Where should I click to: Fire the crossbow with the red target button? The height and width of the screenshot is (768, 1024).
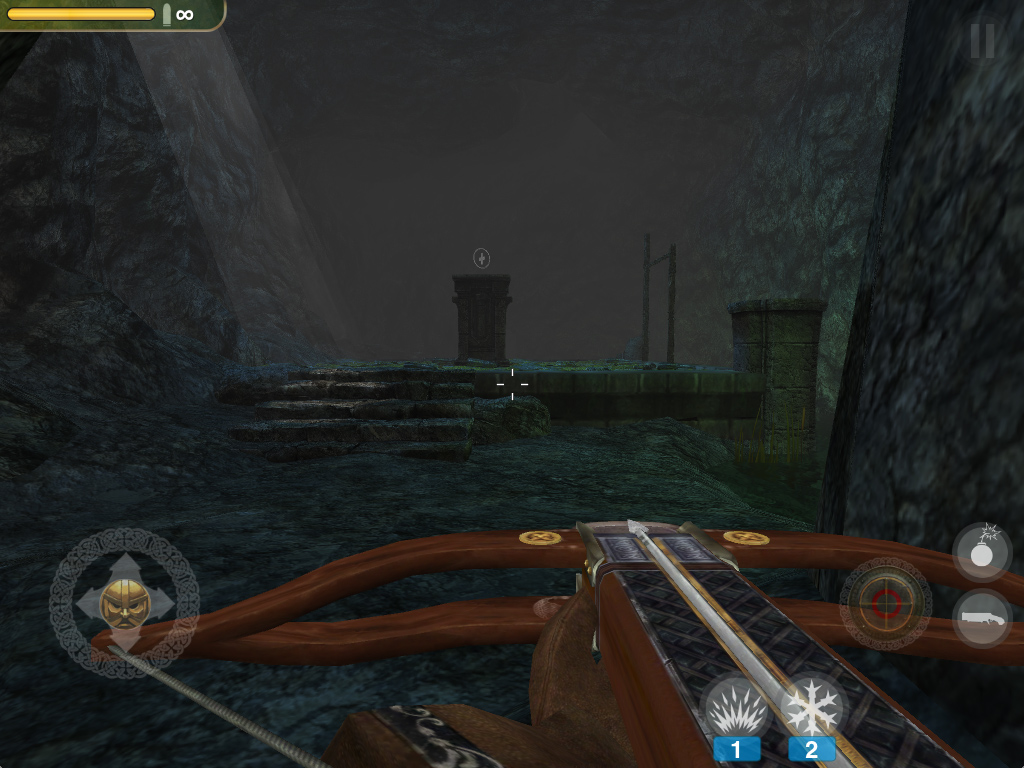(885, 603)
